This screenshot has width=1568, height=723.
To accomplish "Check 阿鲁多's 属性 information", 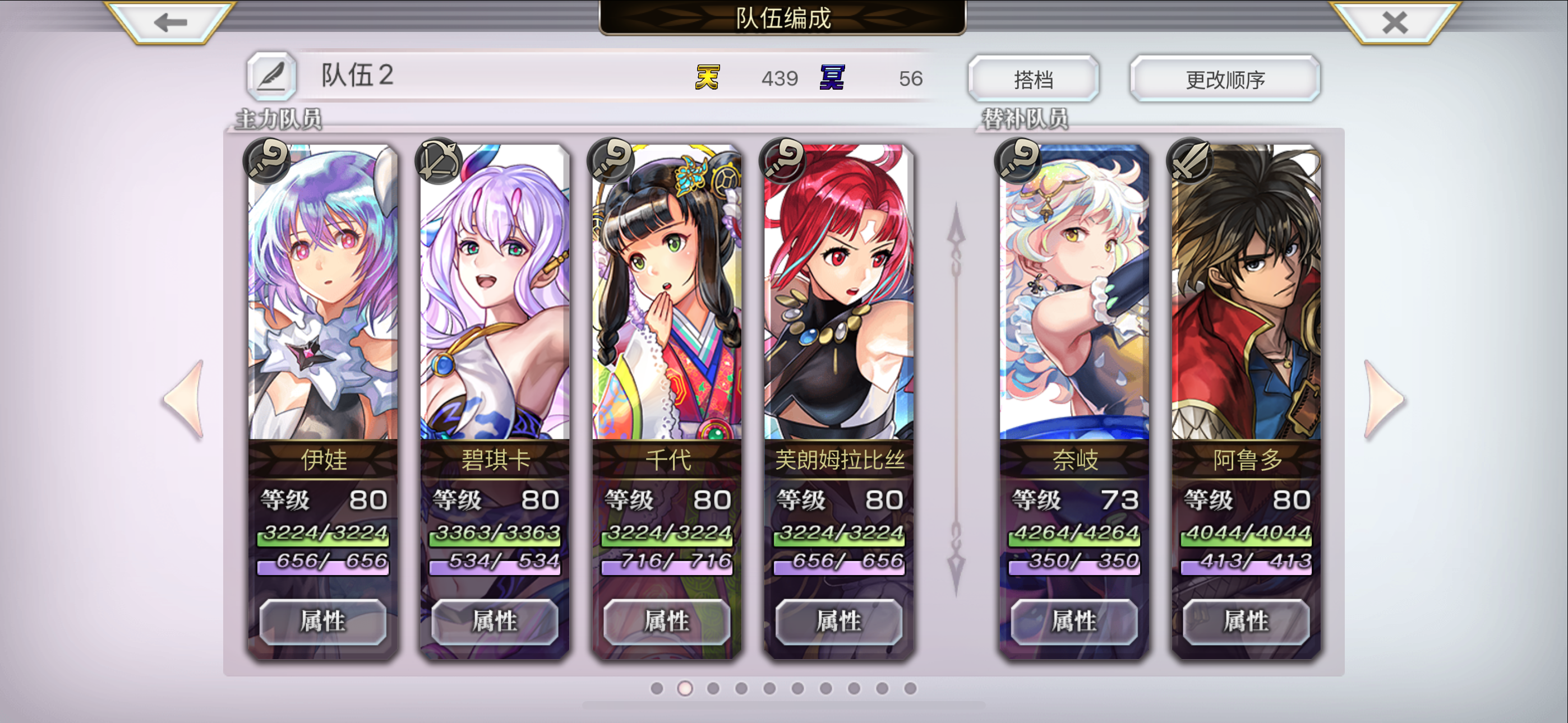I will (1246, 622).
